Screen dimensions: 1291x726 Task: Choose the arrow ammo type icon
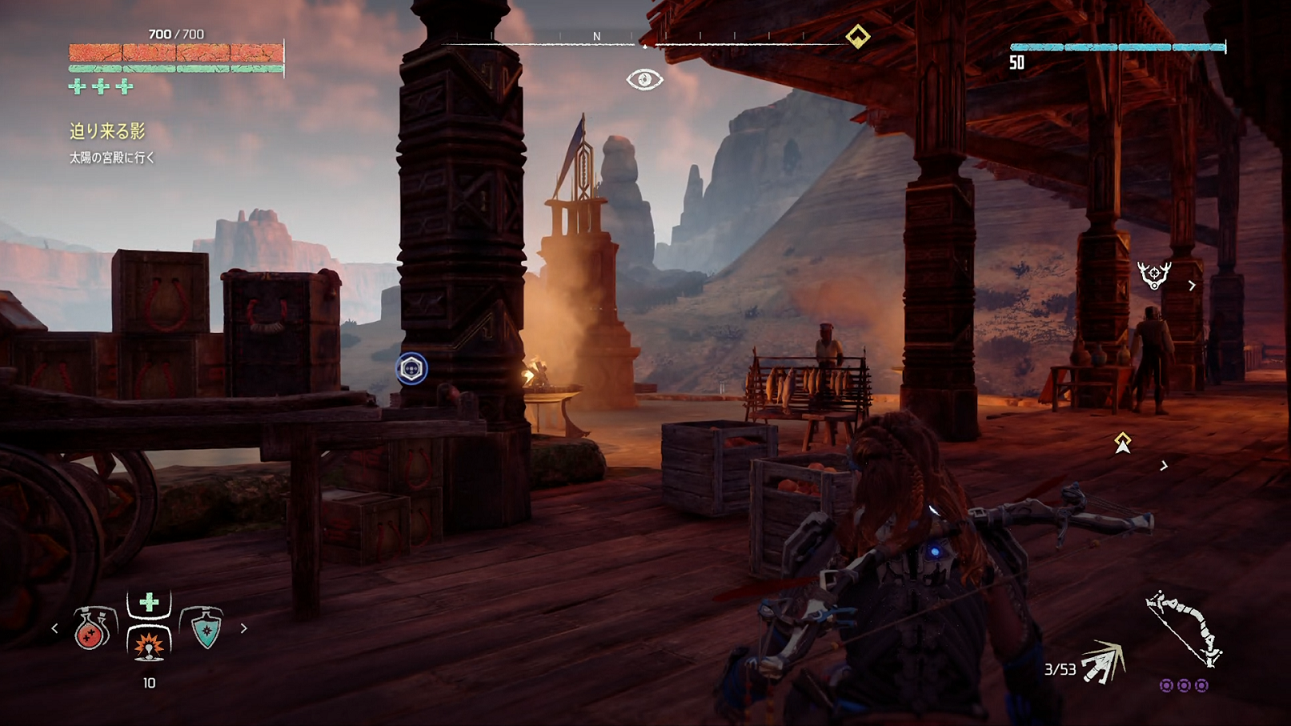point(1103,663)
